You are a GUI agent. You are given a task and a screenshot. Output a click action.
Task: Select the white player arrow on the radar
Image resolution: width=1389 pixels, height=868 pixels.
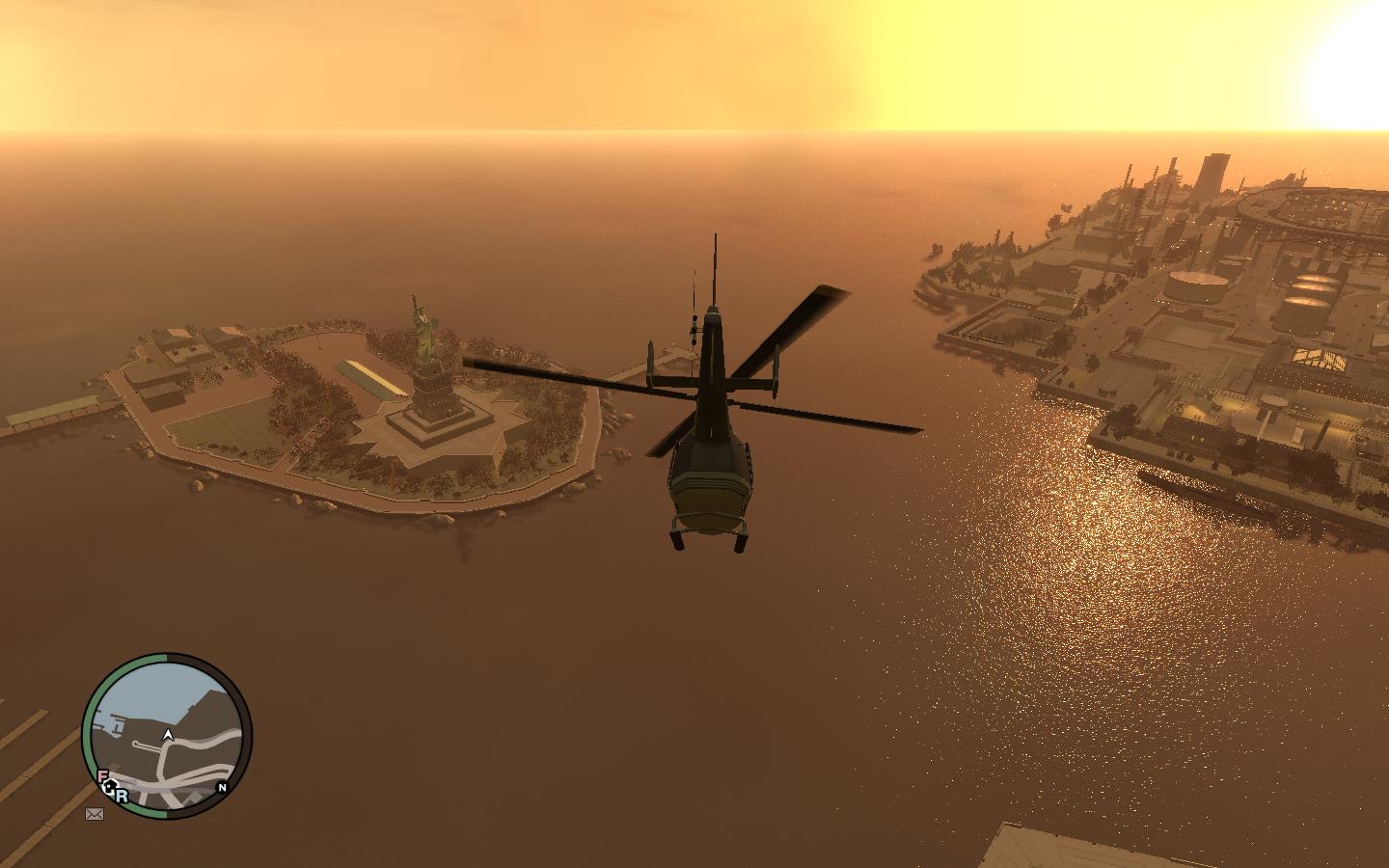click(169, 735)
